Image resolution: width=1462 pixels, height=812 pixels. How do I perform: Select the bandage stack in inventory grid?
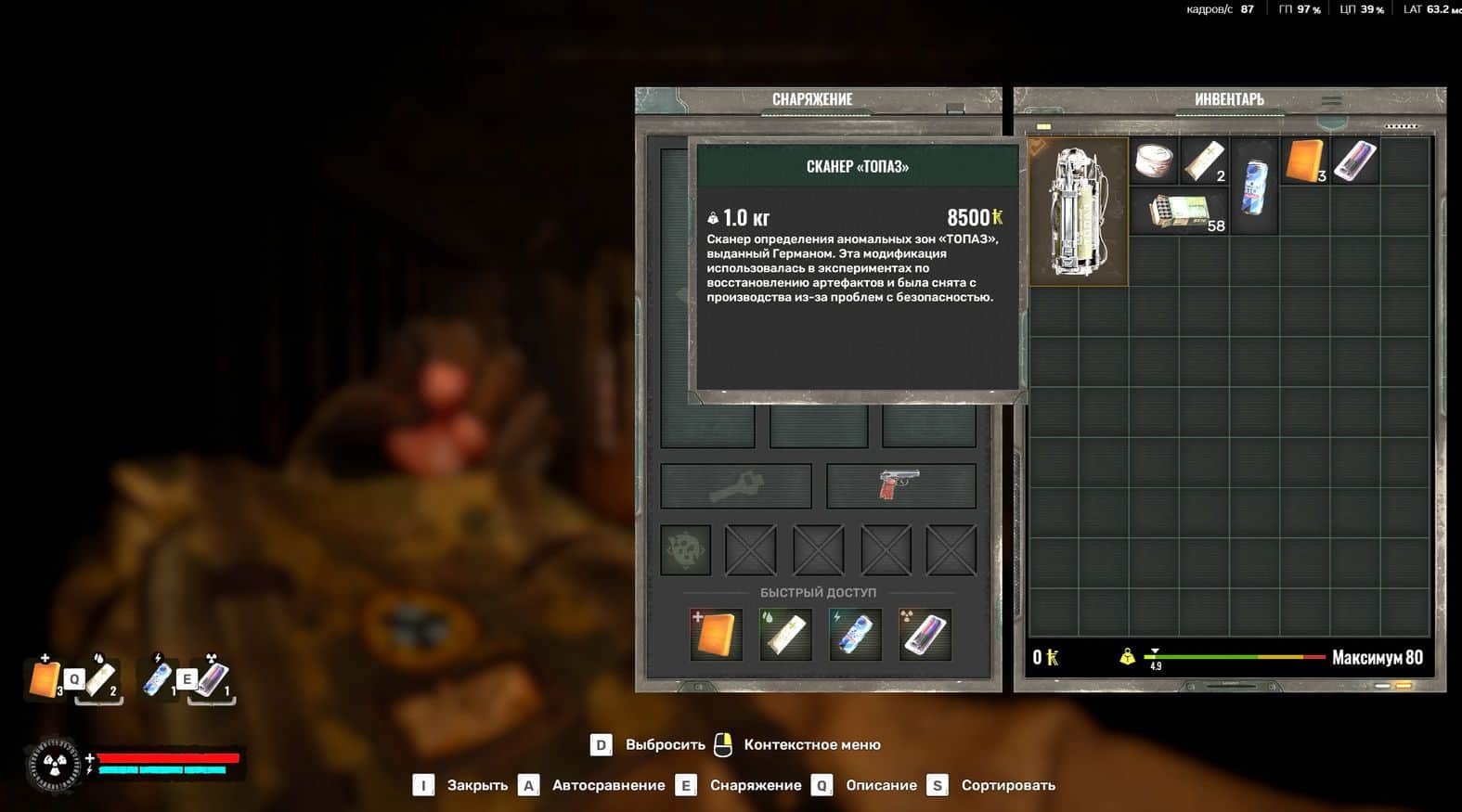[1204, 161]
